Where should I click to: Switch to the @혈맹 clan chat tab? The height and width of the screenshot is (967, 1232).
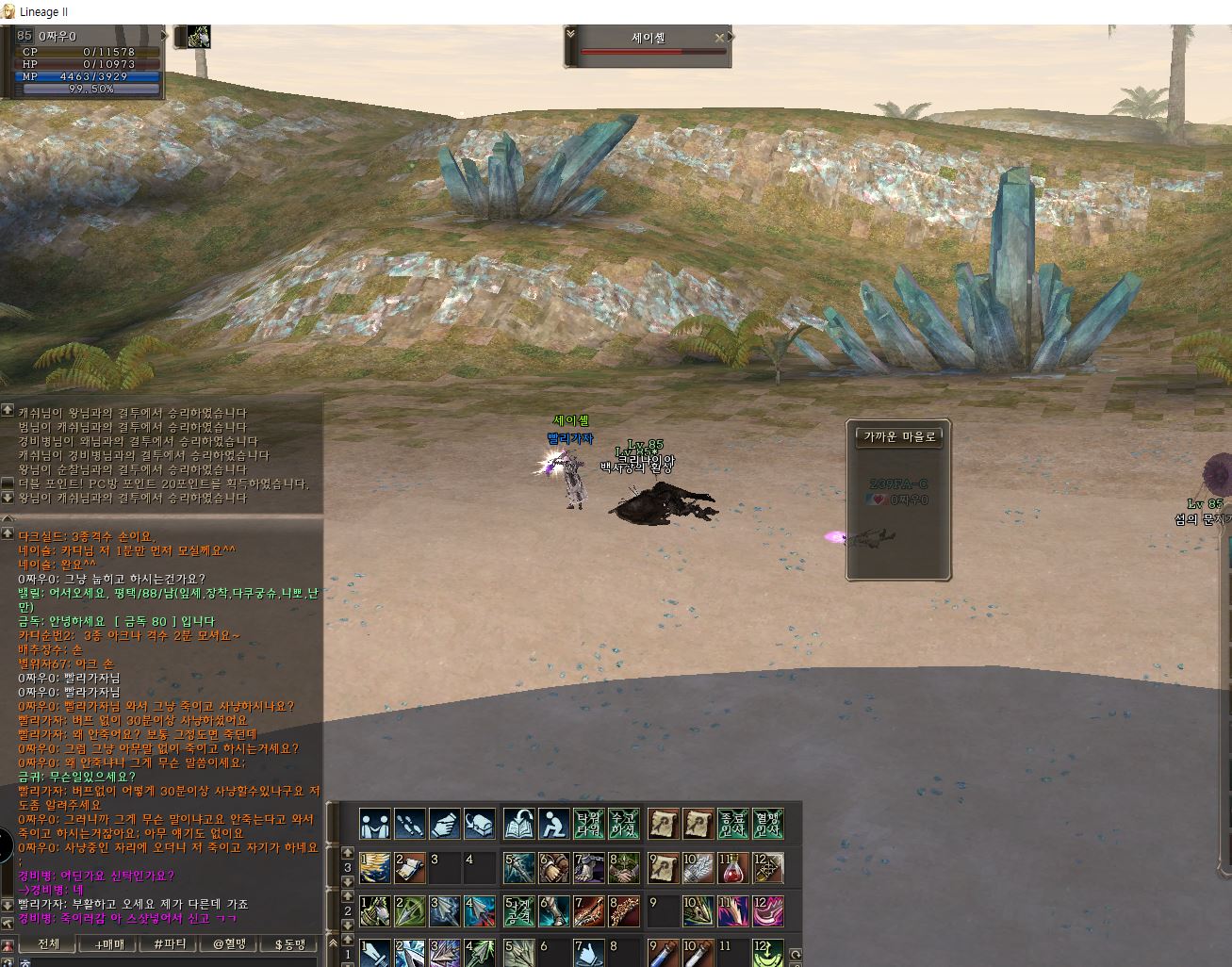coord(229,943)
